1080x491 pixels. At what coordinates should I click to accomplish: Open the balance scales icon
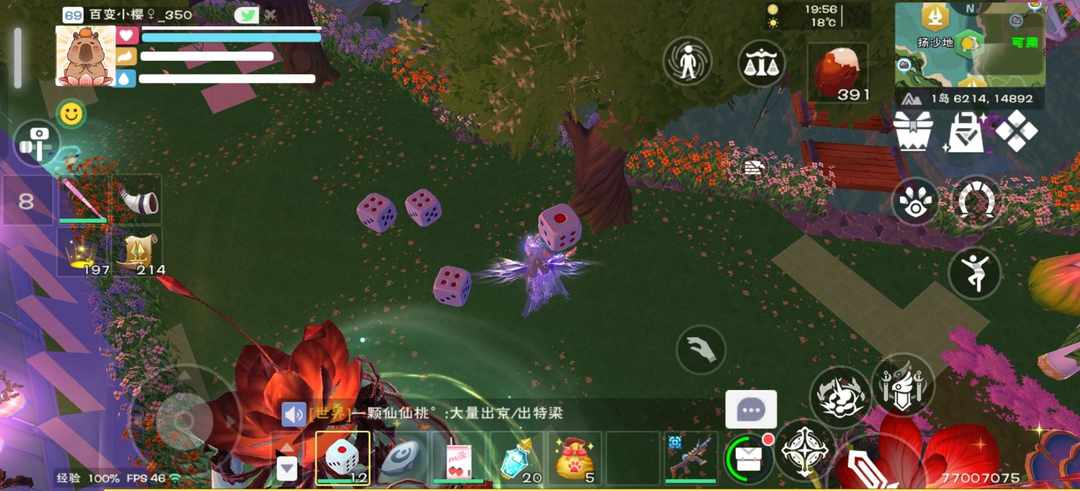tap(762, 63)
